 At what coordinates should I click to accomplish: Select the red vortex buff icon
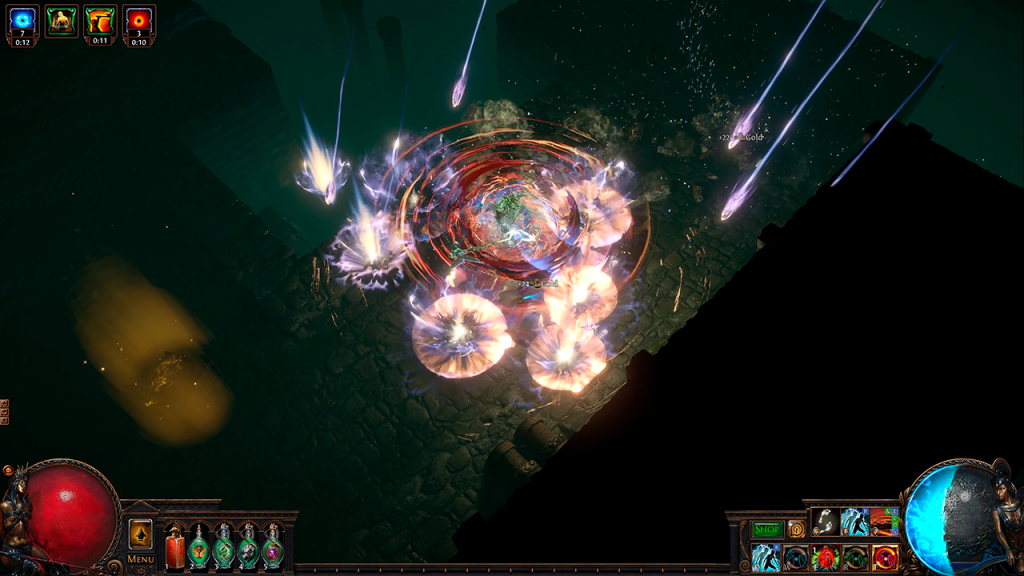139,22
